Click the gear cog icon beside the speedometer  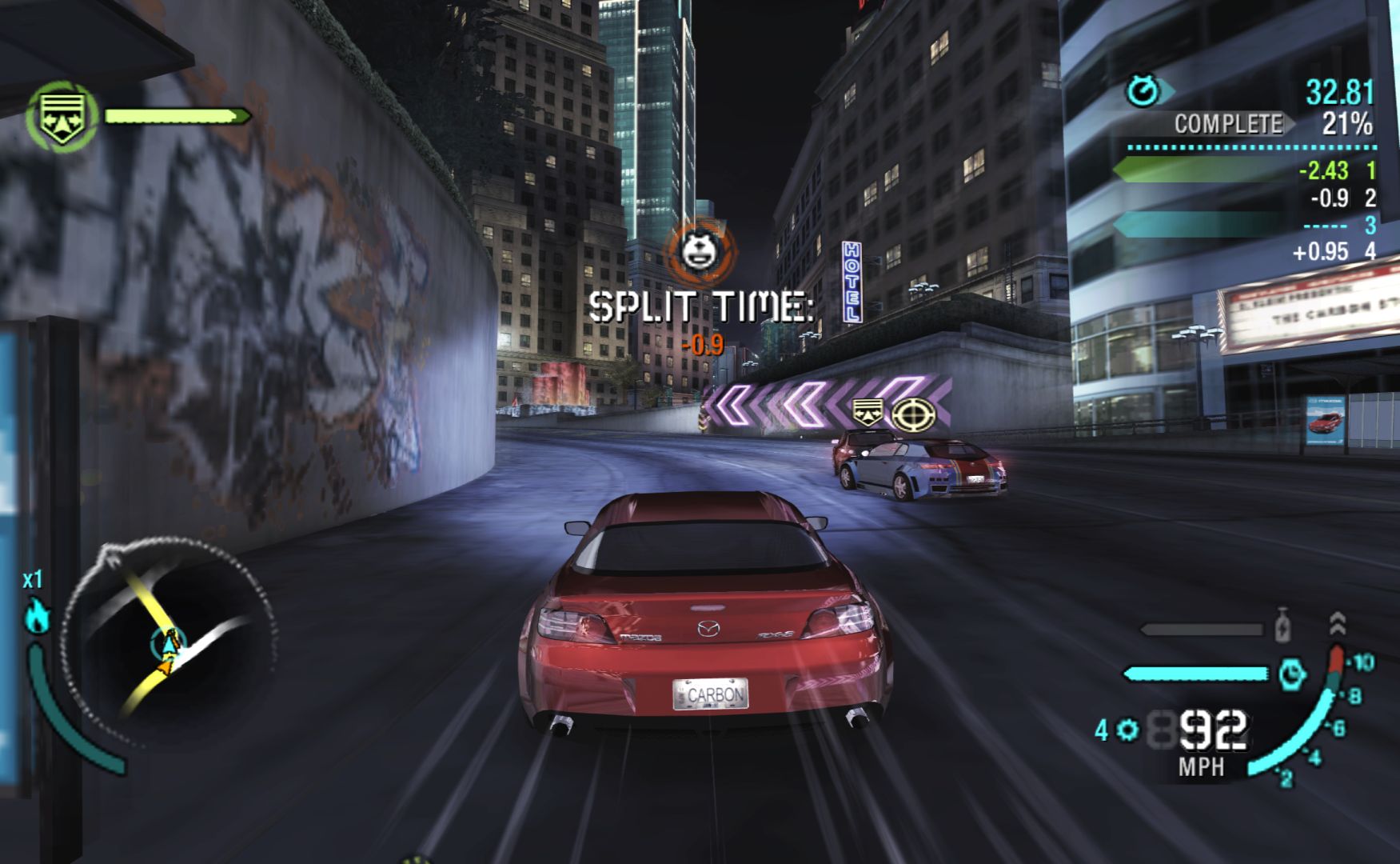[1128, 730]
